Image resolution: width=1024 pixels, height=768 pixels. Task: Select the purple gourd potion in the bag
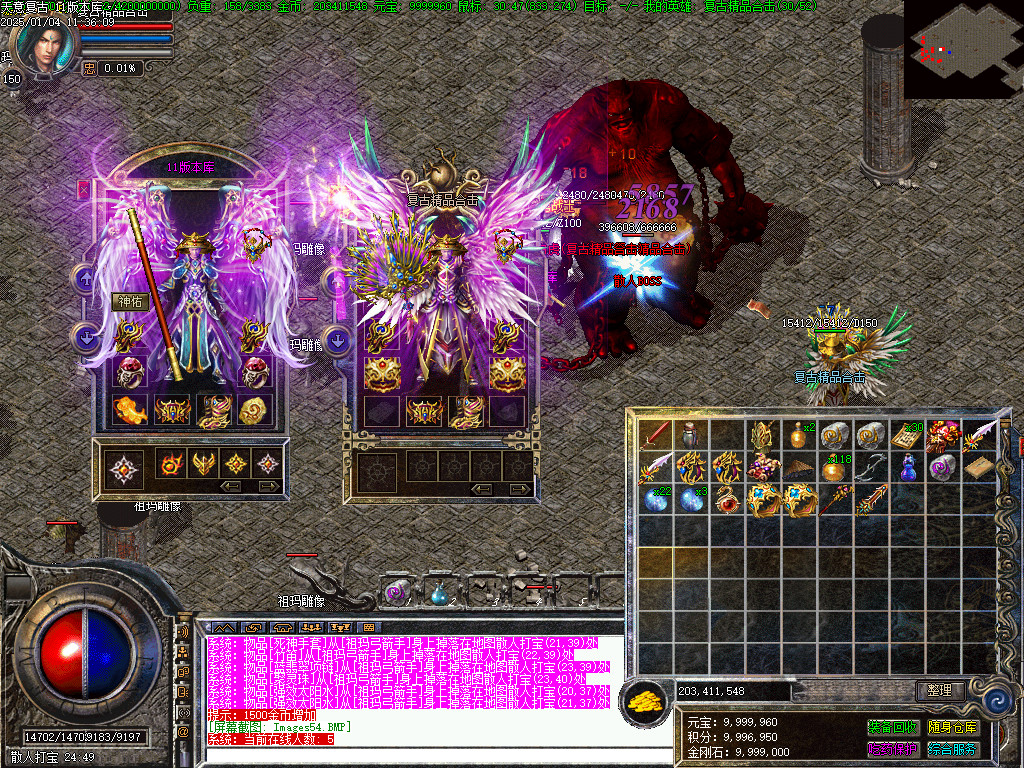point(907,467)
